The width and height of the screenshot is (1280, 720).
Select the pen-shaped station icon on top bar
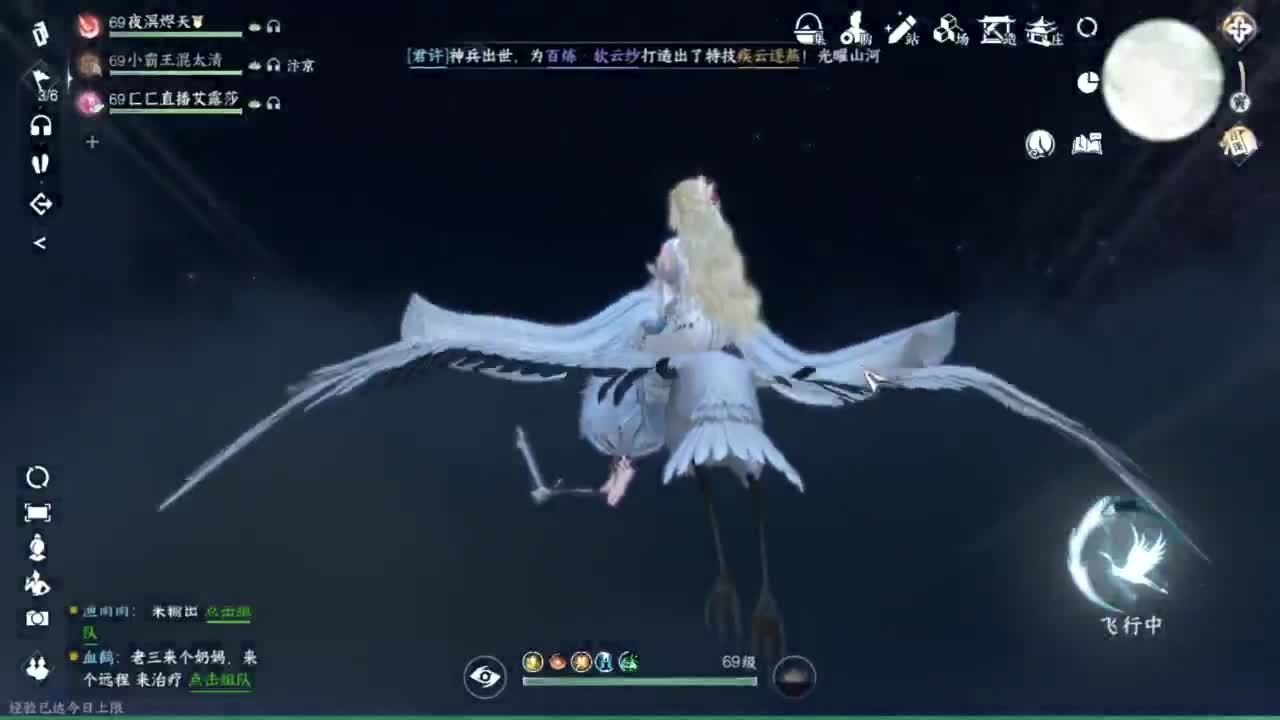[900, 28]
